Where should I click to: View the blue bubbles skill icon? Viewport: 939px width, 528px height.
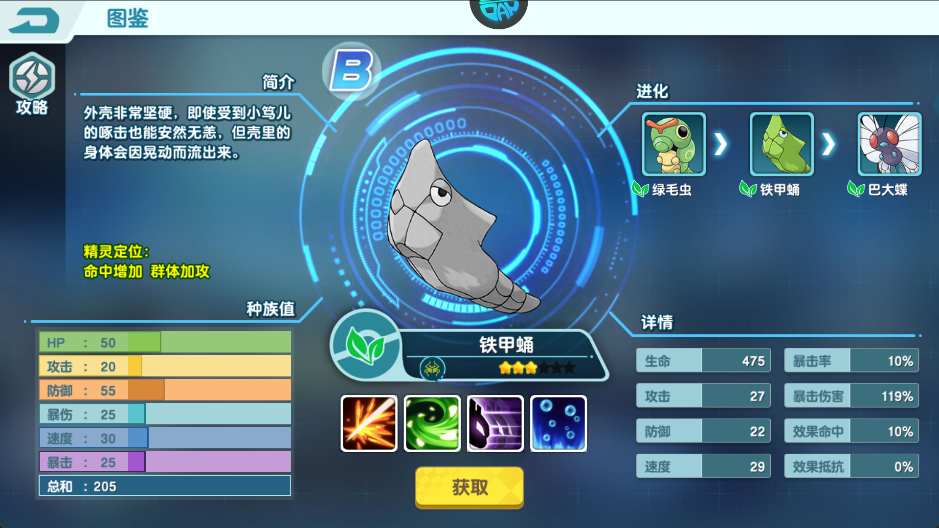click(x=558, y=423)
